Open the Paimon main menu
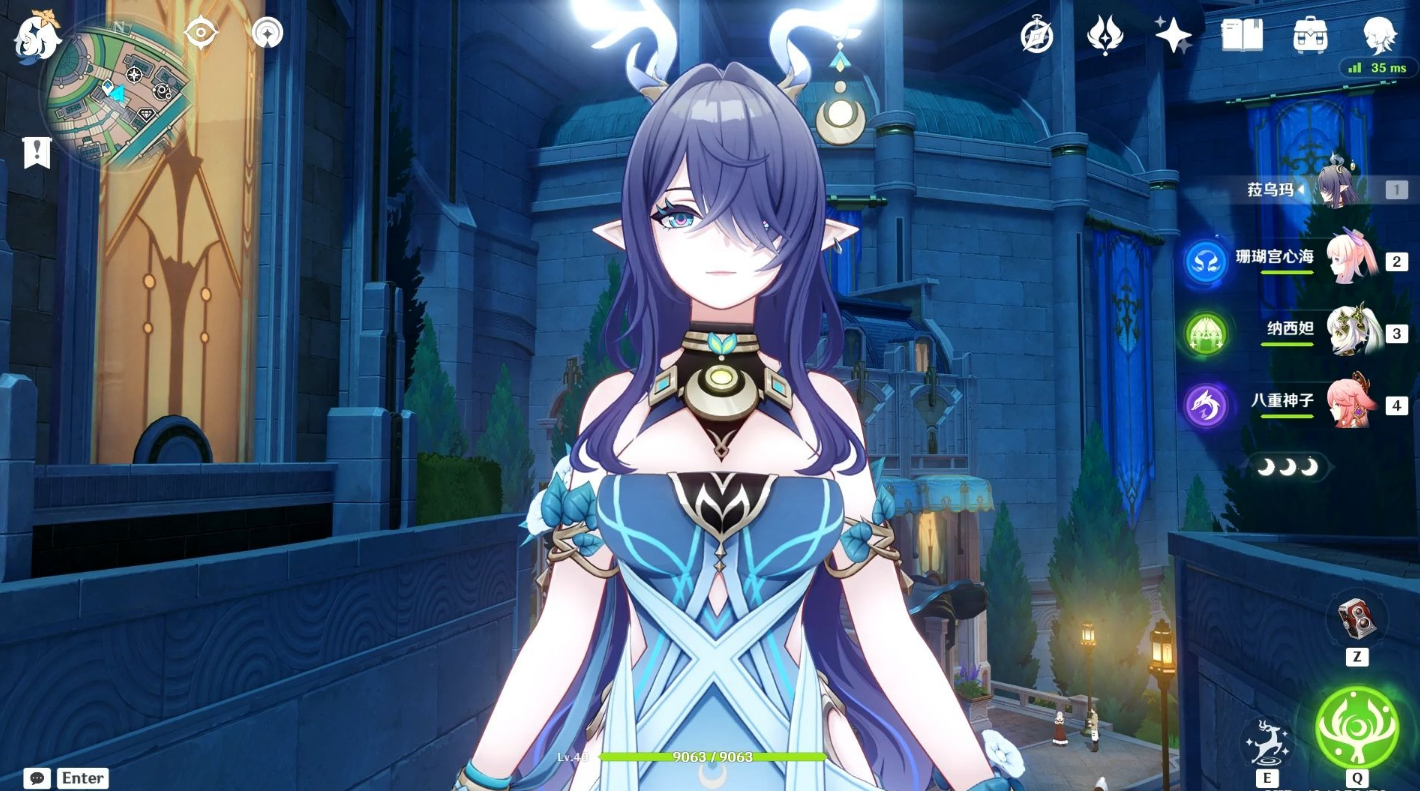 [x=37, y=37]
